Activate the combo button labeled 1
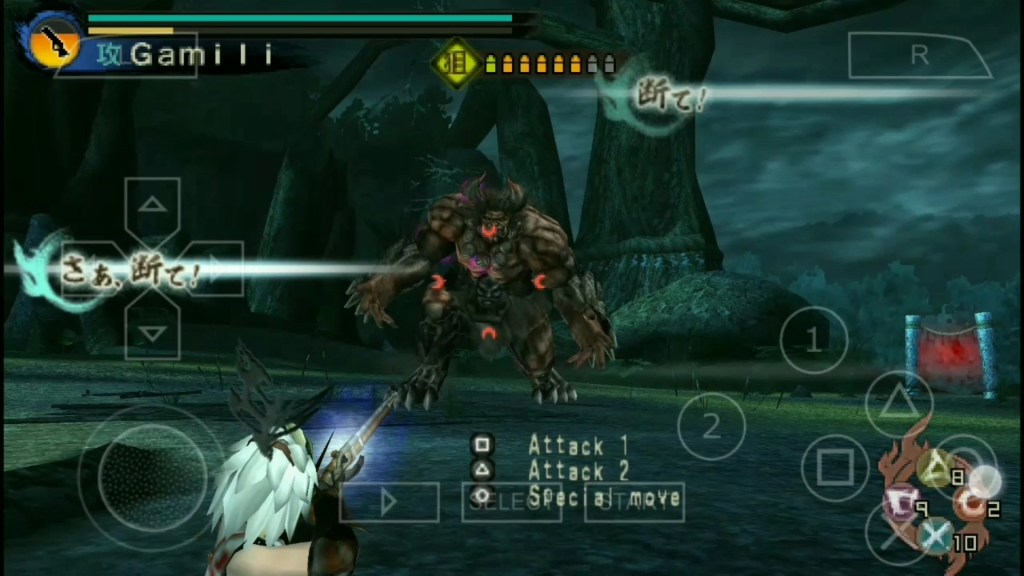Screen dimensions: 1024x576 [813, 340]
